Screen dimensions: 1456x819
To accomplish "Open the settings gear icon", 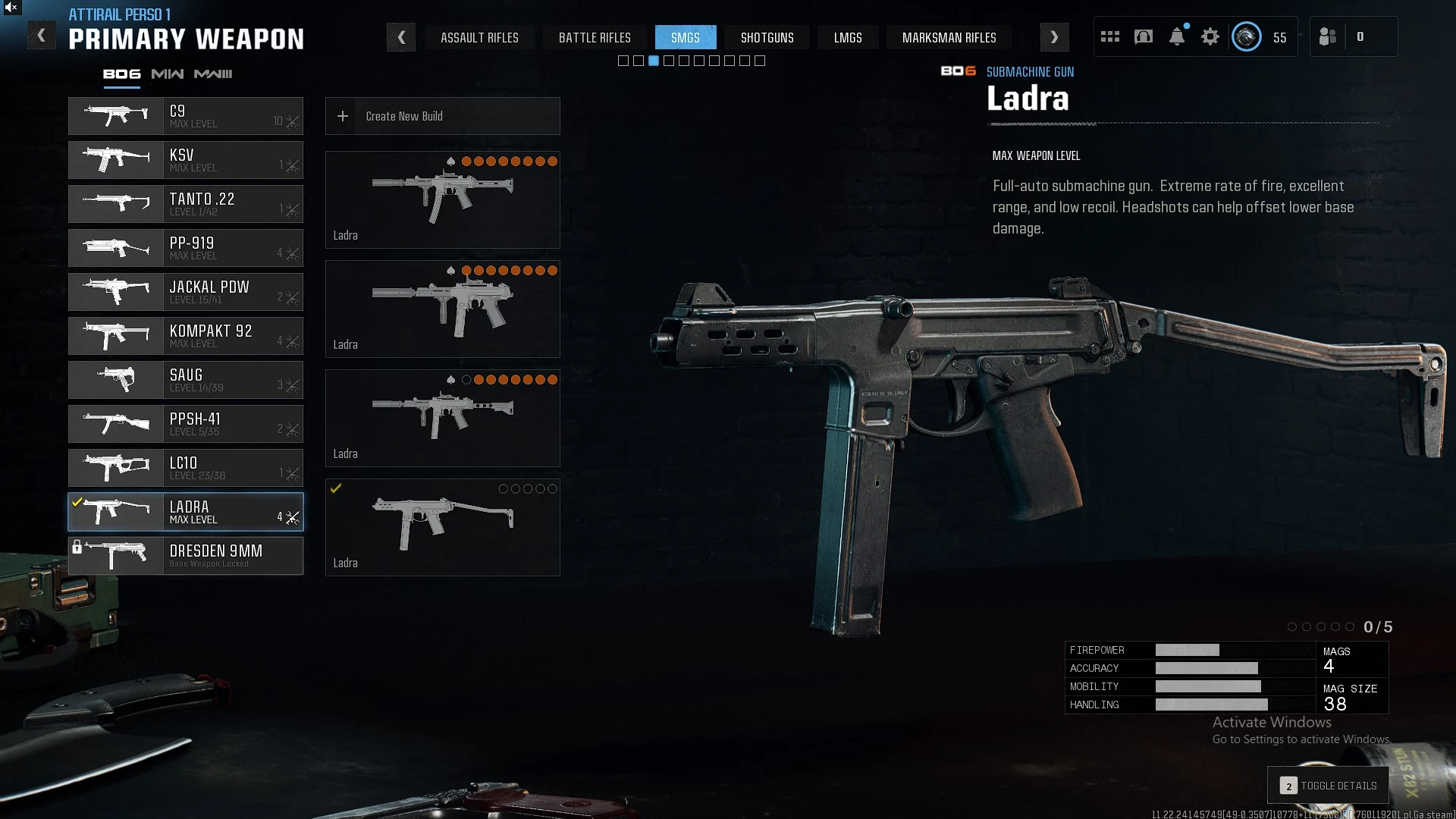I will point(1210,36).
